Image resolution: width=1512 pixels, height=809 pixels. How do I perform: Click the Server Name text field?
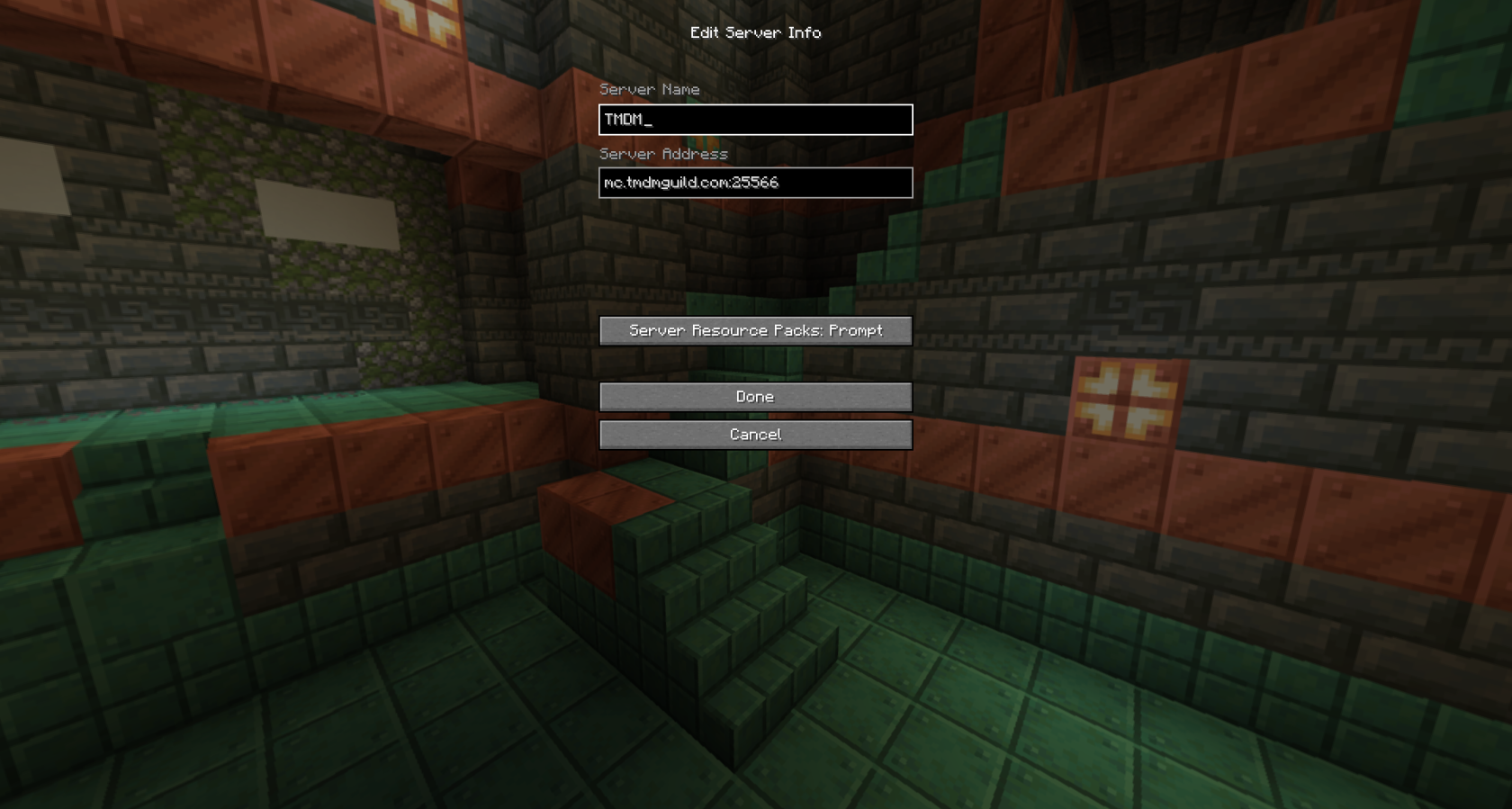click(755, 120)
